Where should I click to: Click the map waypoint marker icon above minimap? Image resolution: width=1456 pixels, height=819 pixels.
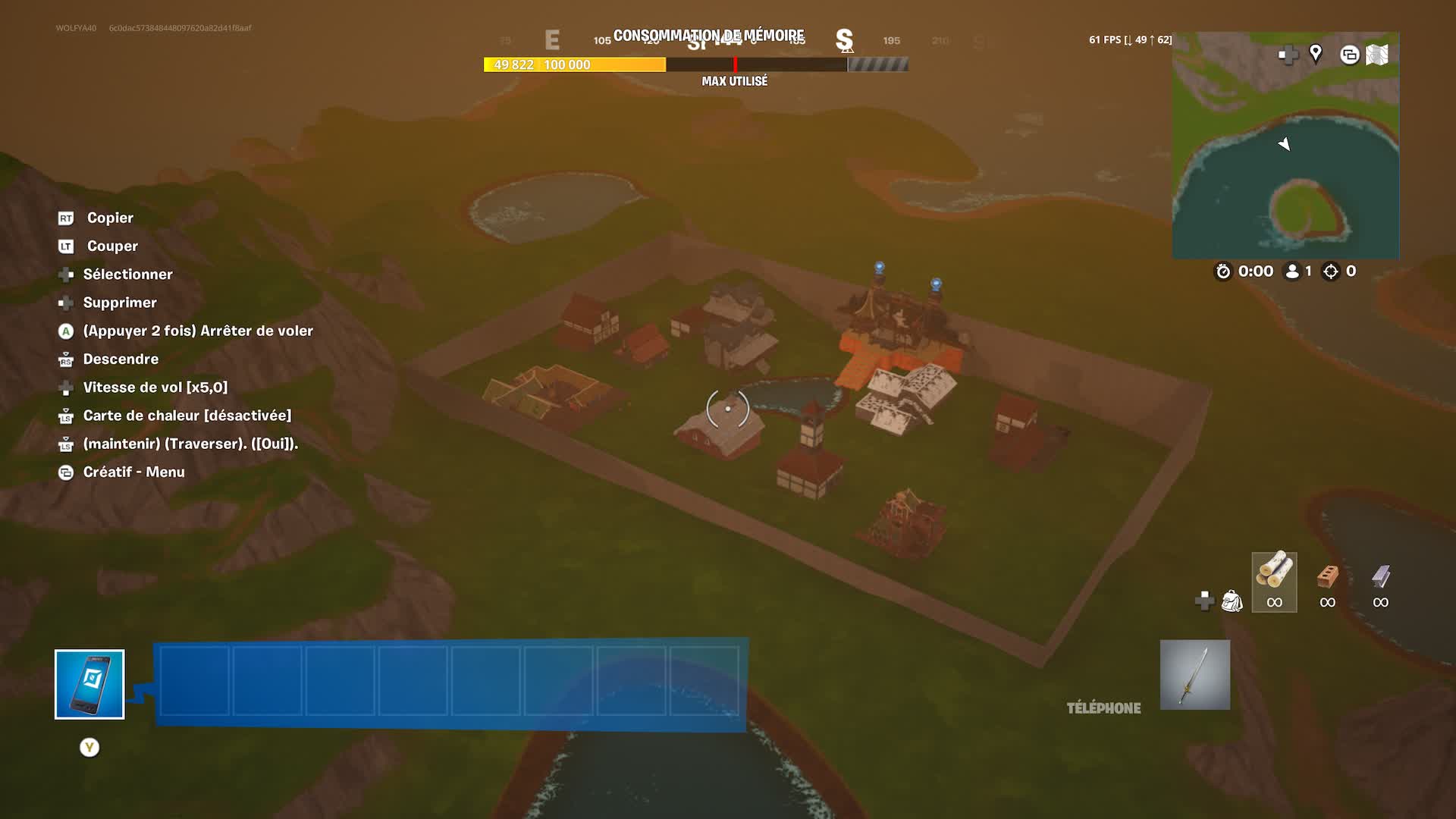pyautogui.click(x=1316, y=55)
